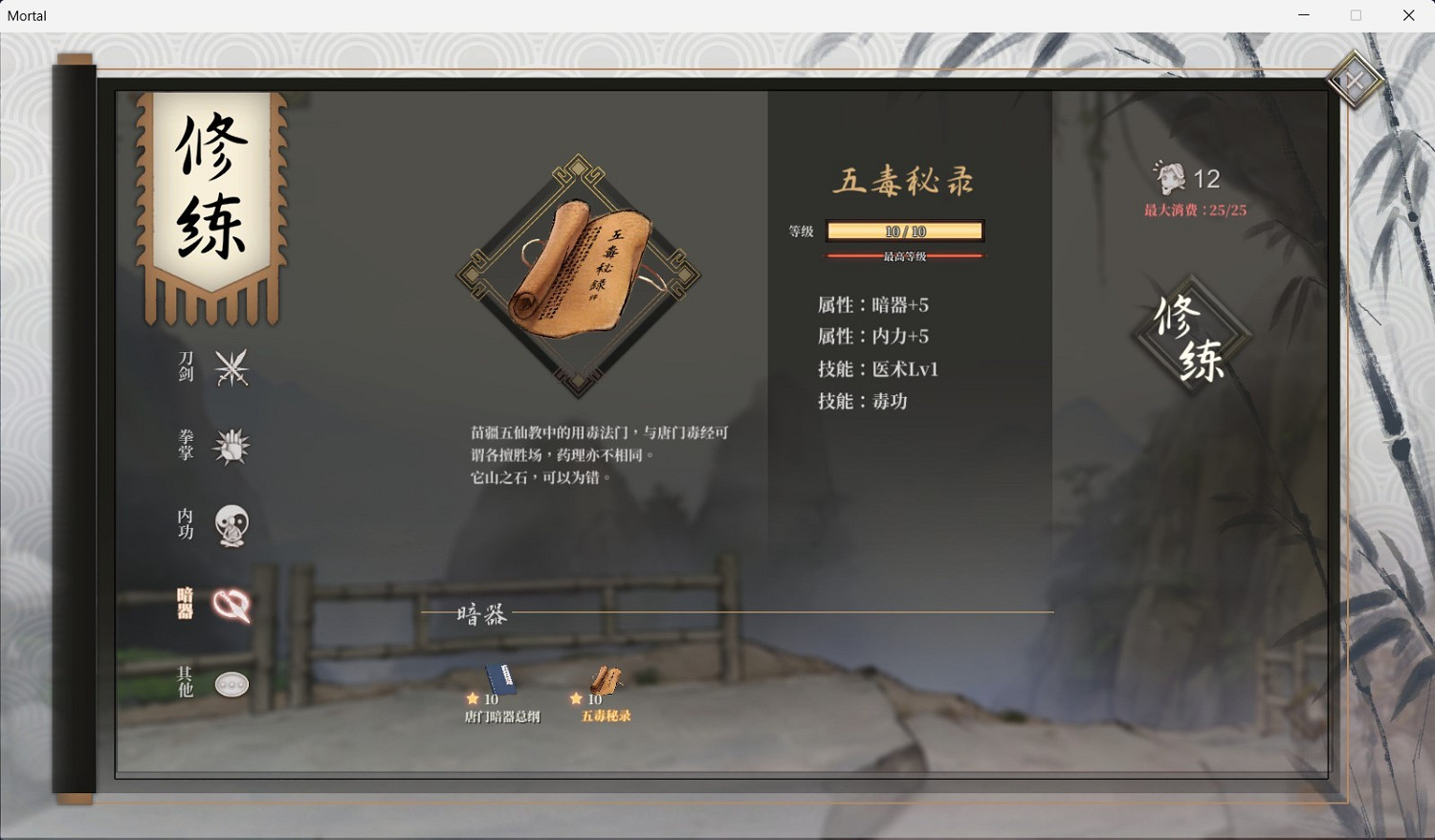Click the 等级 10/10 level progress bar
1435x840 pixels.
point(907,231)
